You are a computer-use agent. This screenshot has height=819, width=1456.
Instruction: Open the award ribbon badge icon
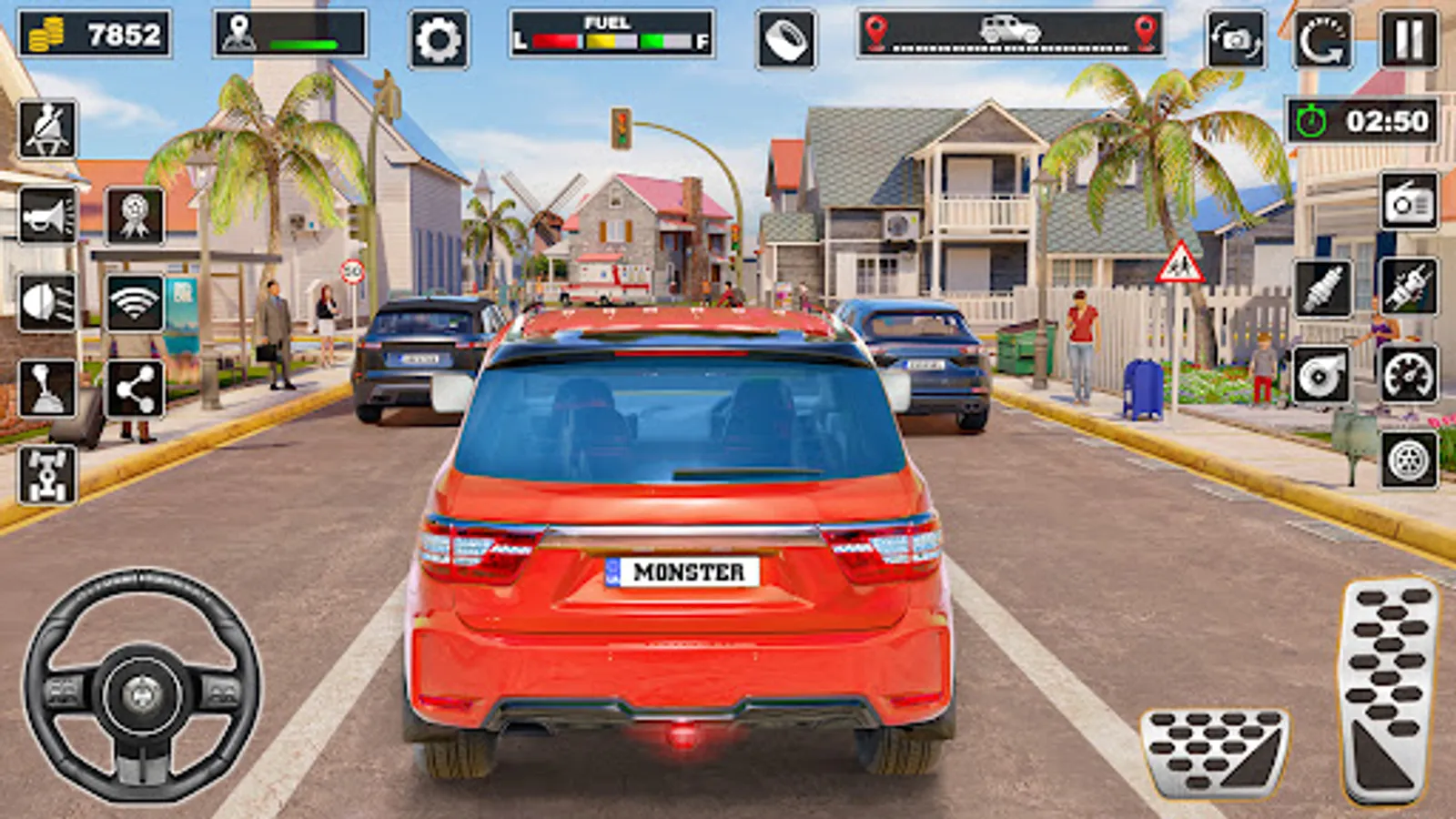click(135, 216)
